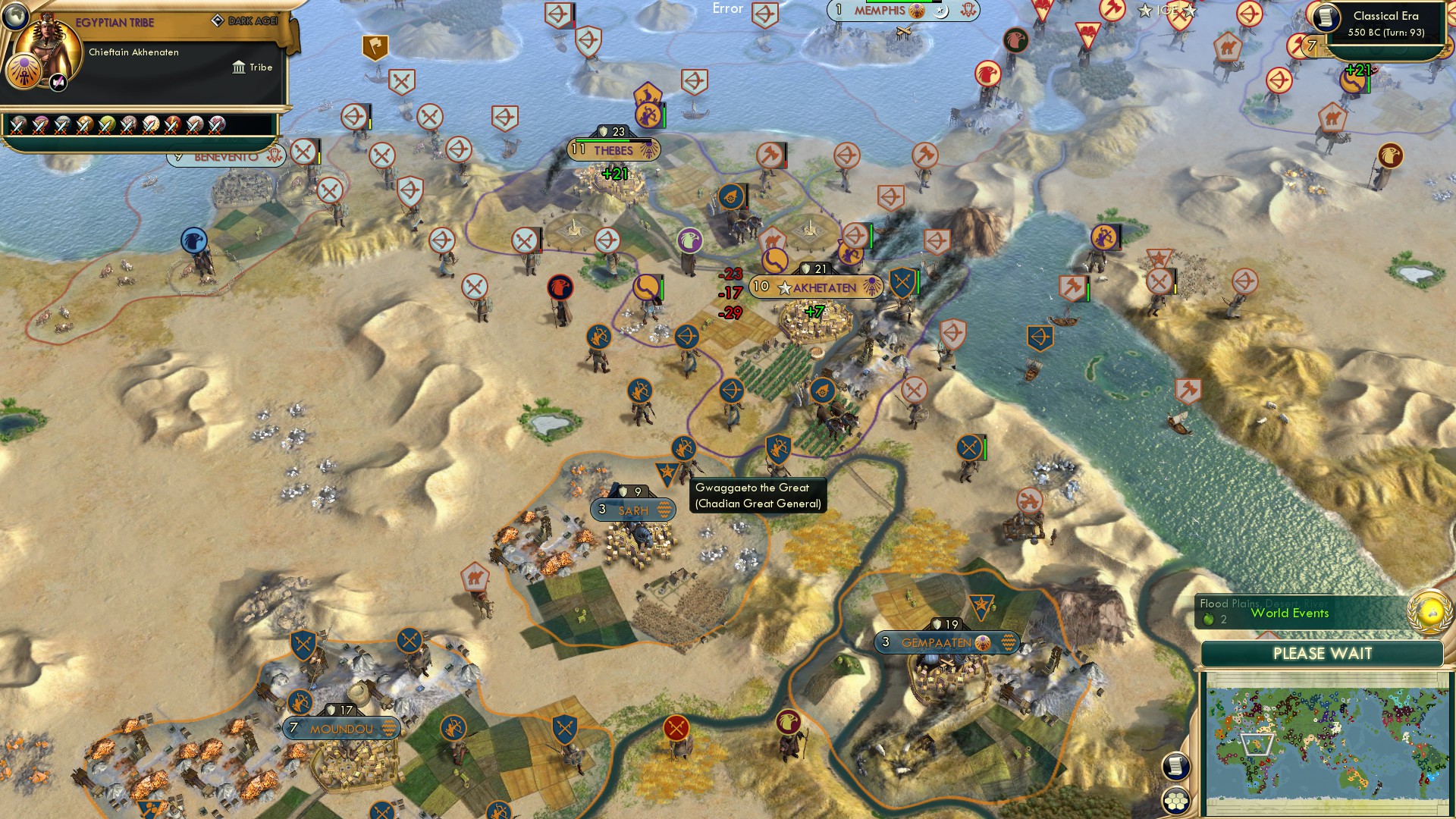Viewport: 1456px width, 819px height.
Task: Click the current view rectangle on the minimap
Action: pos(1257,745)
